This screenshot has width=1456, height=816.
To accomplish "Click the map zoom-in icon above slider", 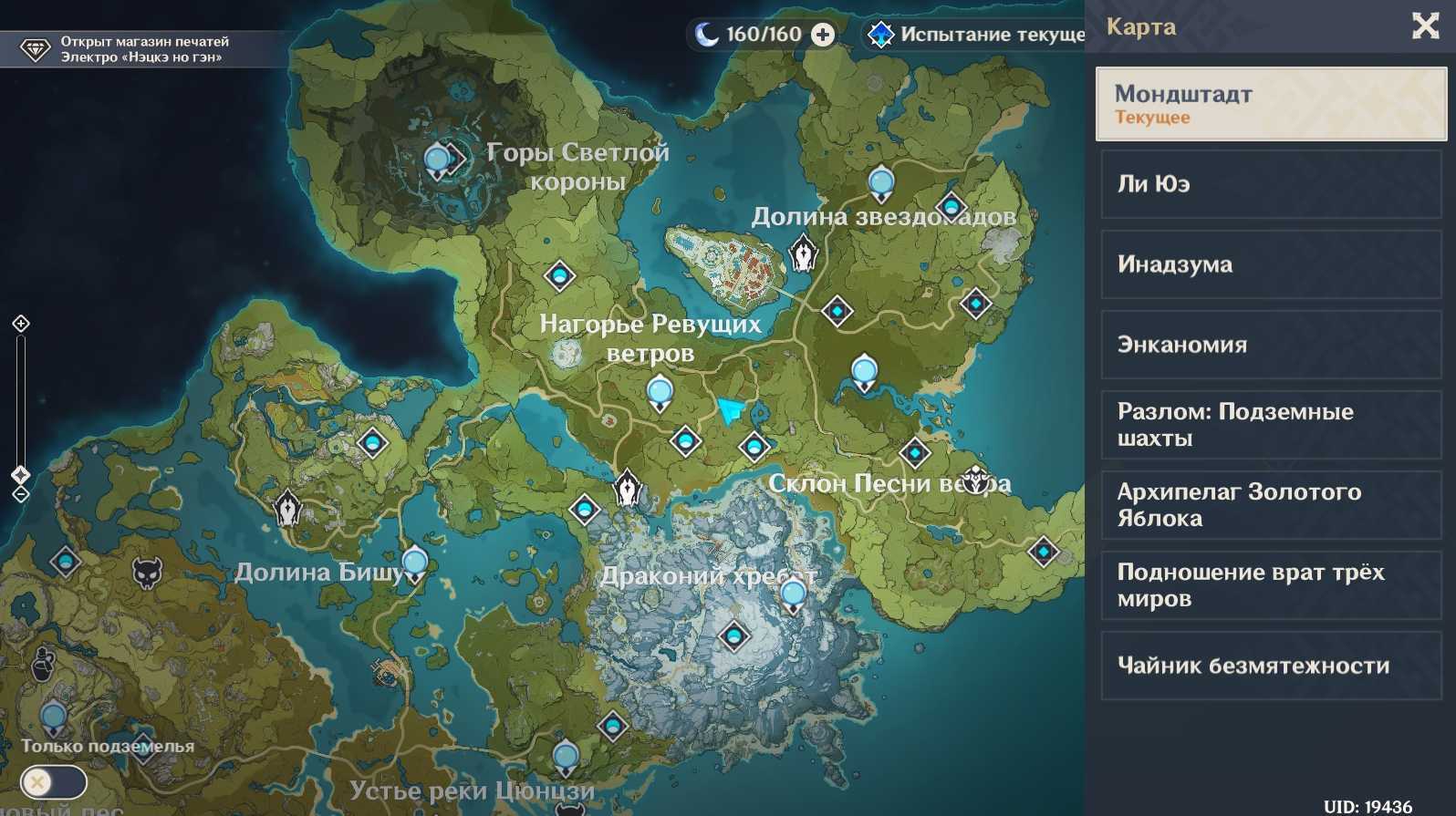I will pos(21,324).
